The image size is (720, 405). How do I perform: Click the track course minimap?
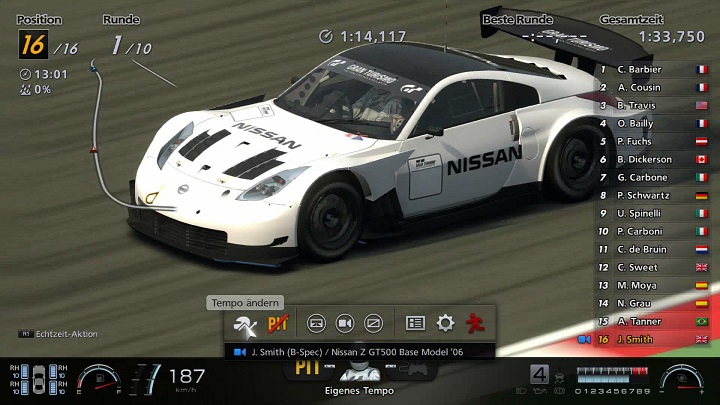108,140
